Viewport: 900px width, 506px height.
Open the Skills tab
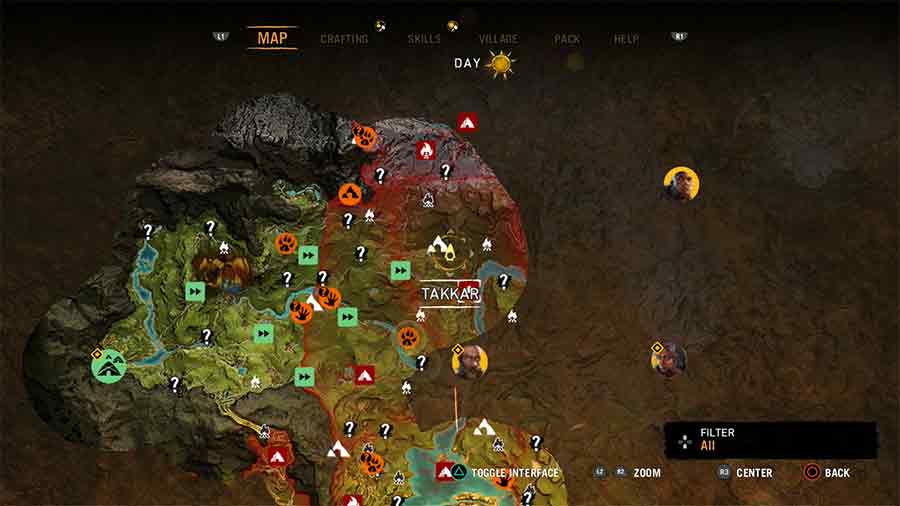click(x=424, y=39)
